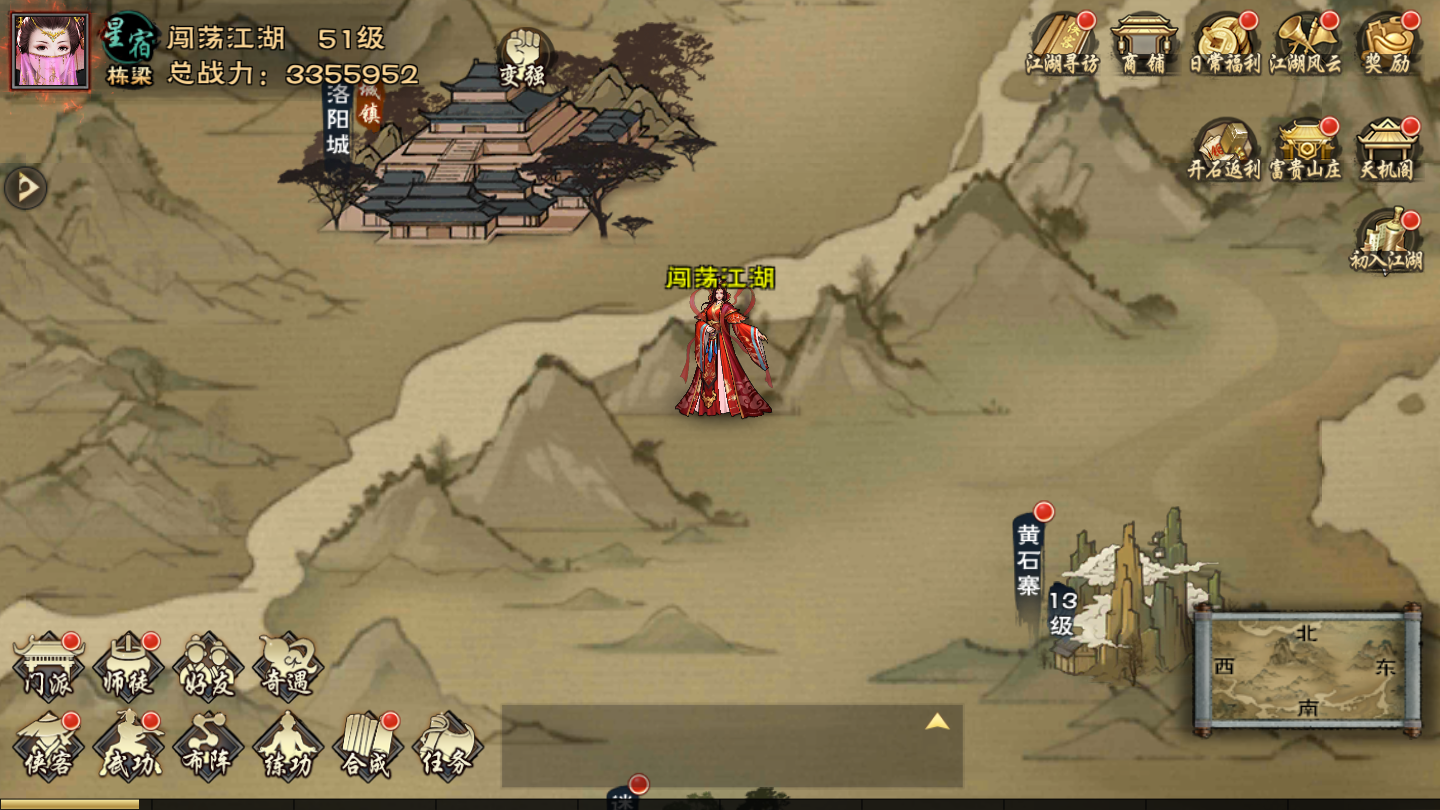Viewport: 1440px width, 810px height.
Task: Expand the chat box with yellow arrow
Action: point(937,722)
